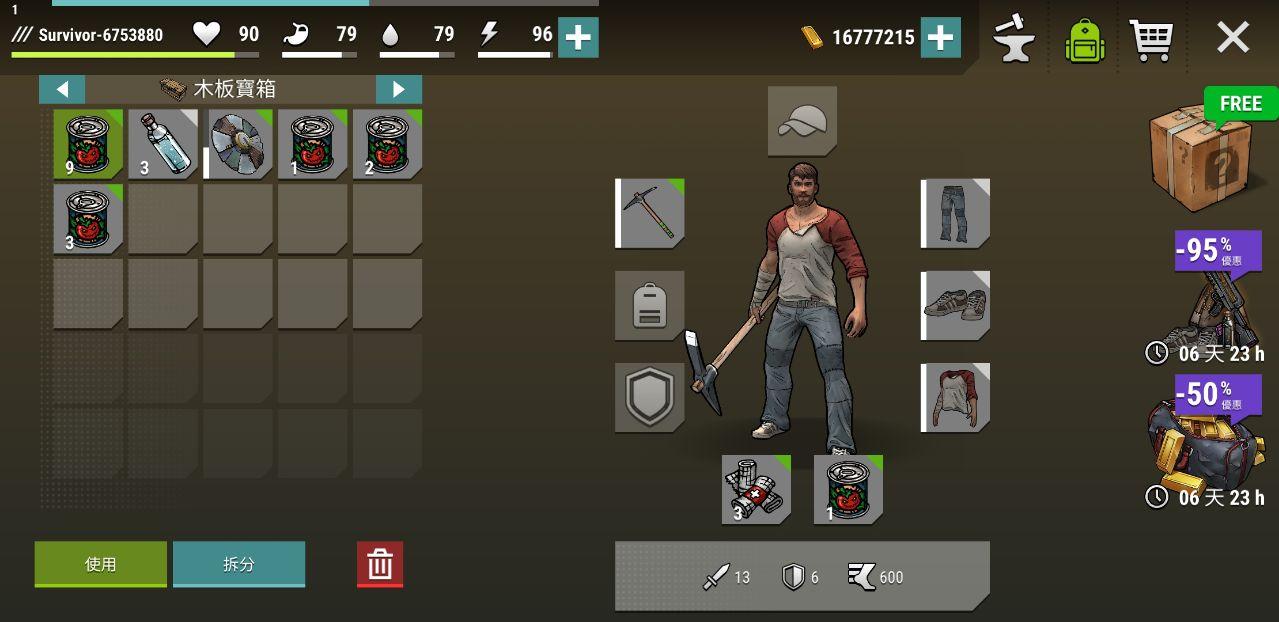This screenshot has height=622, width=1279.
Task: Select the bandages quick-use slot
Action: 756,490
